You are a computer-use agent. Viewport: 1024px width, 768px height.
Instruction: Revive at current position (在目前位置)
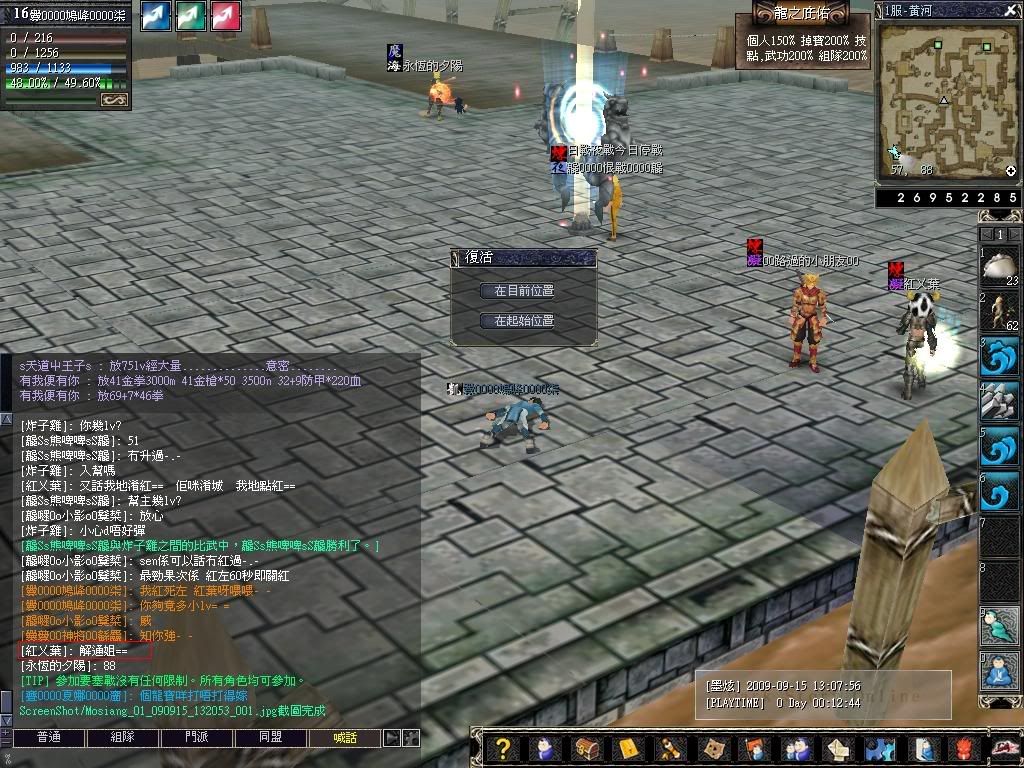[523, 291]
